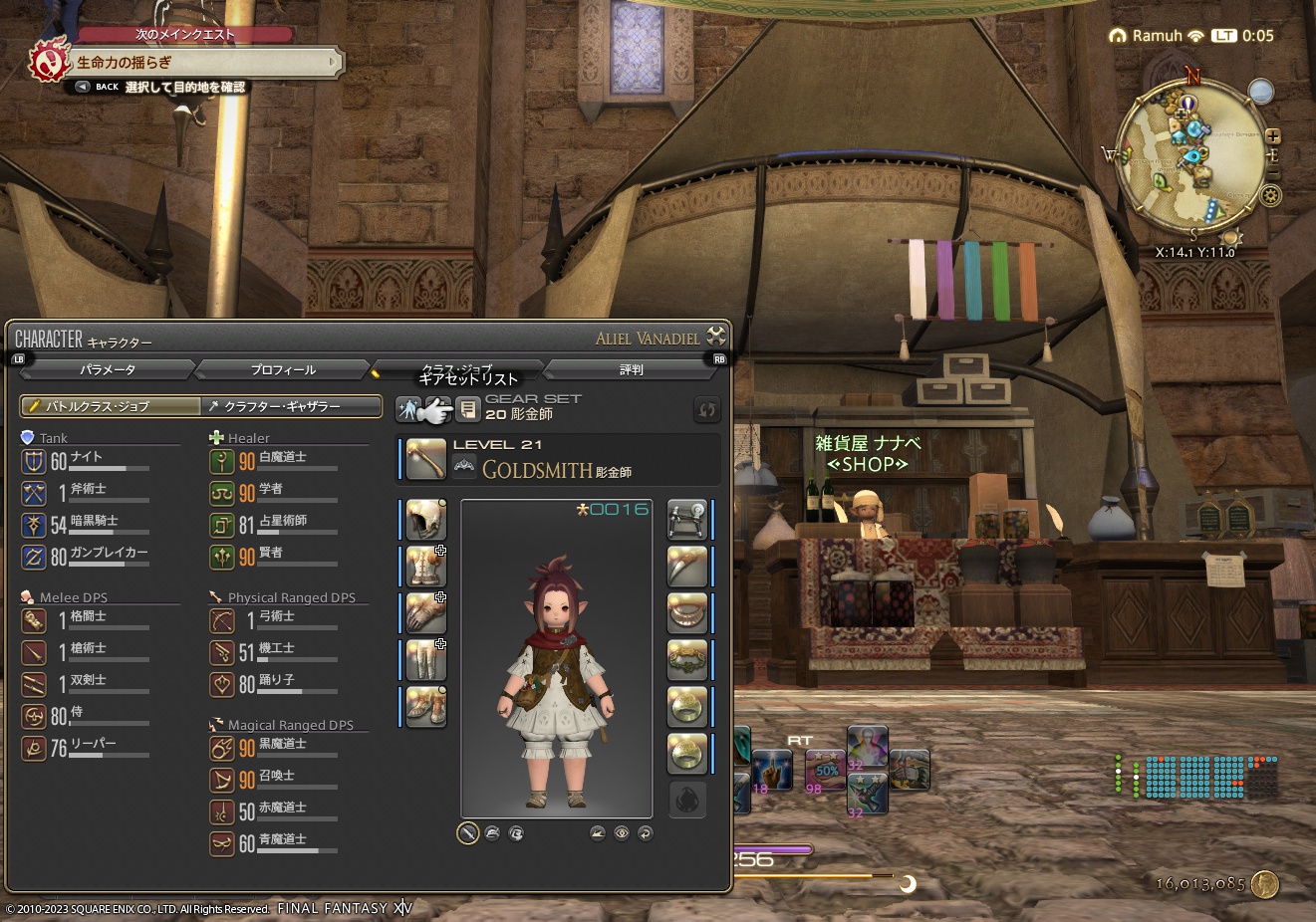Select the Goldsmith weapon icon in the gear set
This screenshot has height=922, width=1316.
point(423,459)
